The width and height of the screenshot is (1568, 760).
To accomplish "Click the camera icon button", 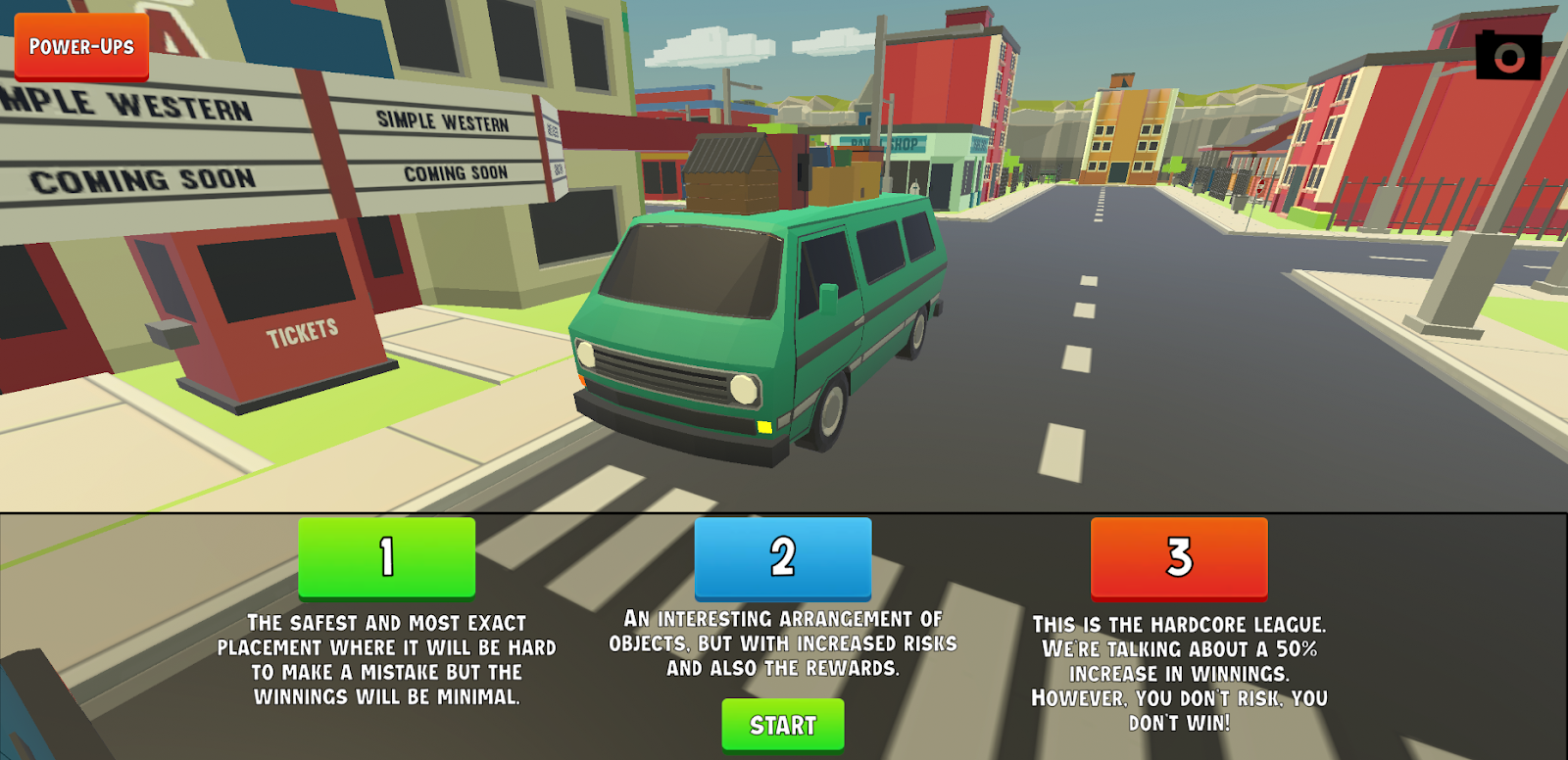I will click(x=1508, y=56).
